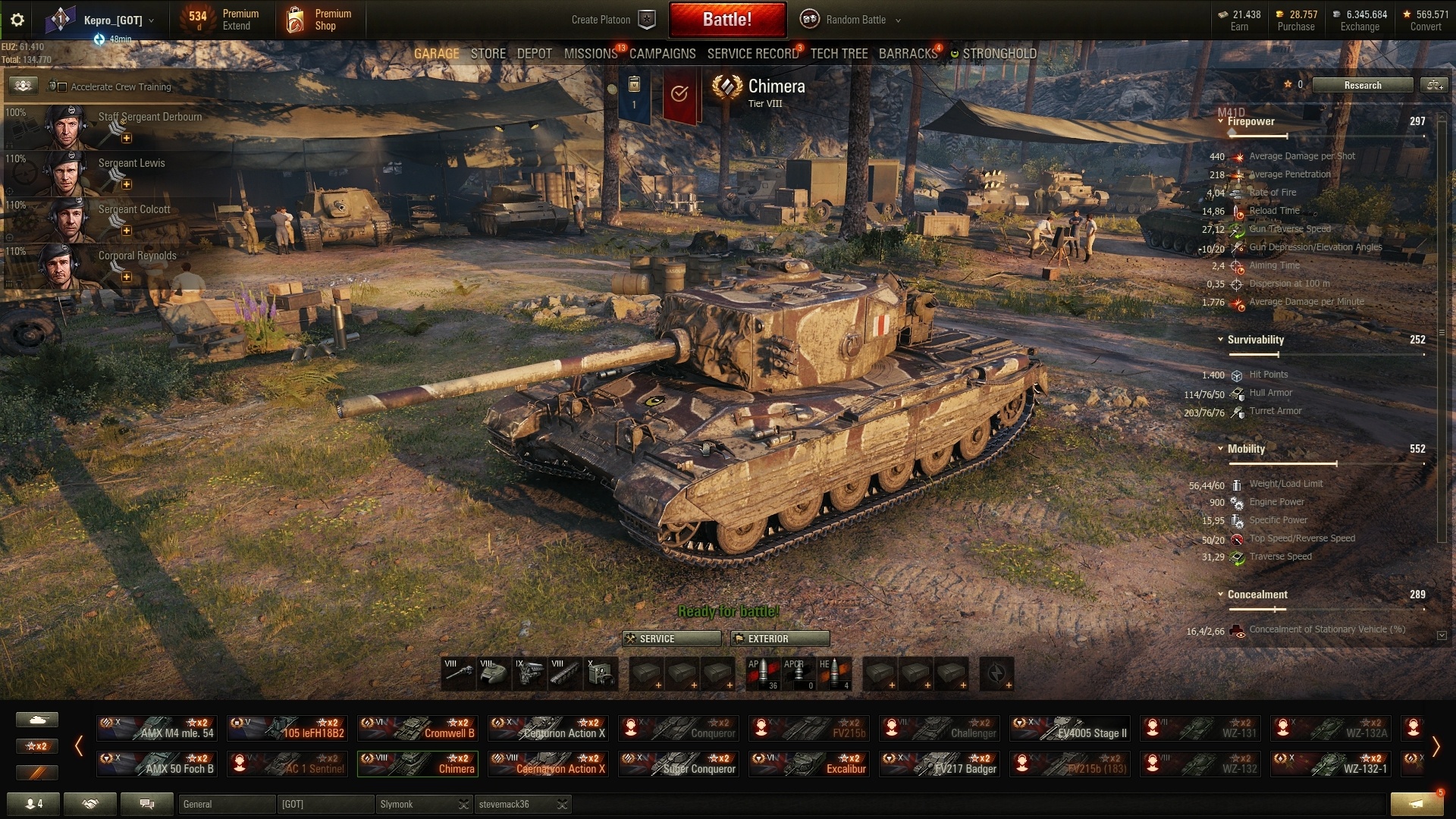
Task: Open the General chat channel
Action: (226, 805)
